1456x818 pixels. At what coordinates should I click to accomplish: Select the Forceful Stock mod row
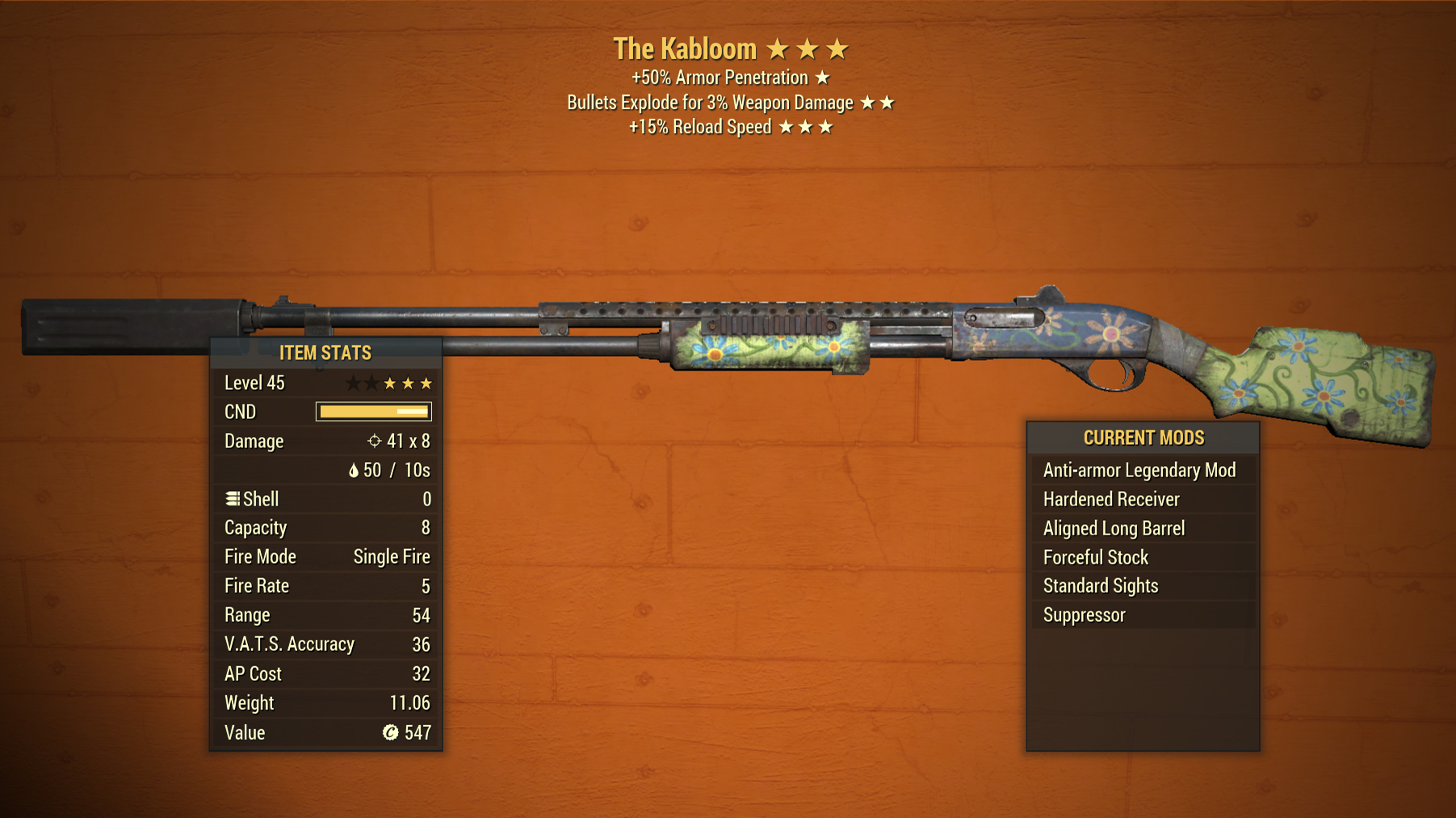point(1095,557)
